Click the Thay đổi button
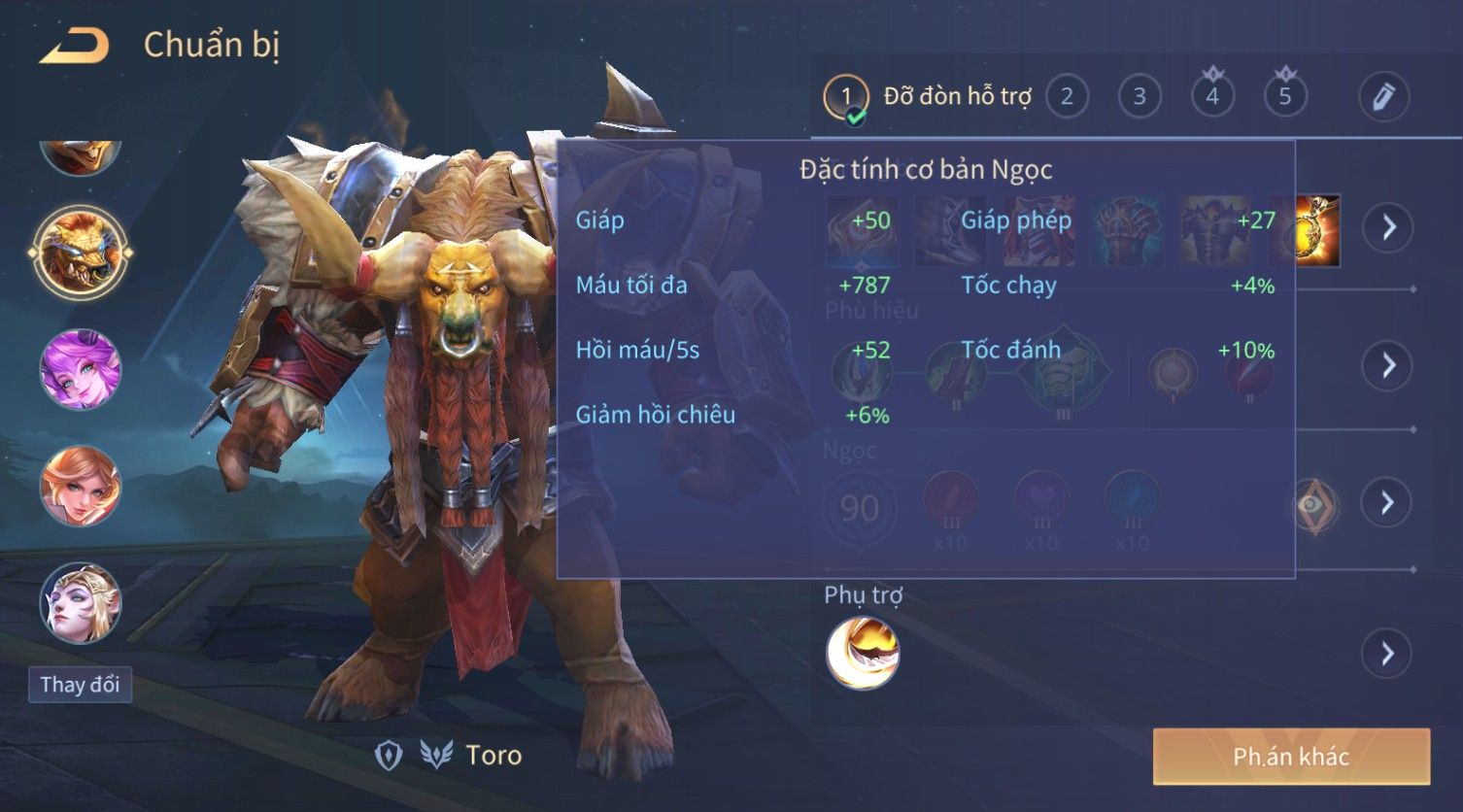Viewport: 1463px width, 812px height. 80,685
